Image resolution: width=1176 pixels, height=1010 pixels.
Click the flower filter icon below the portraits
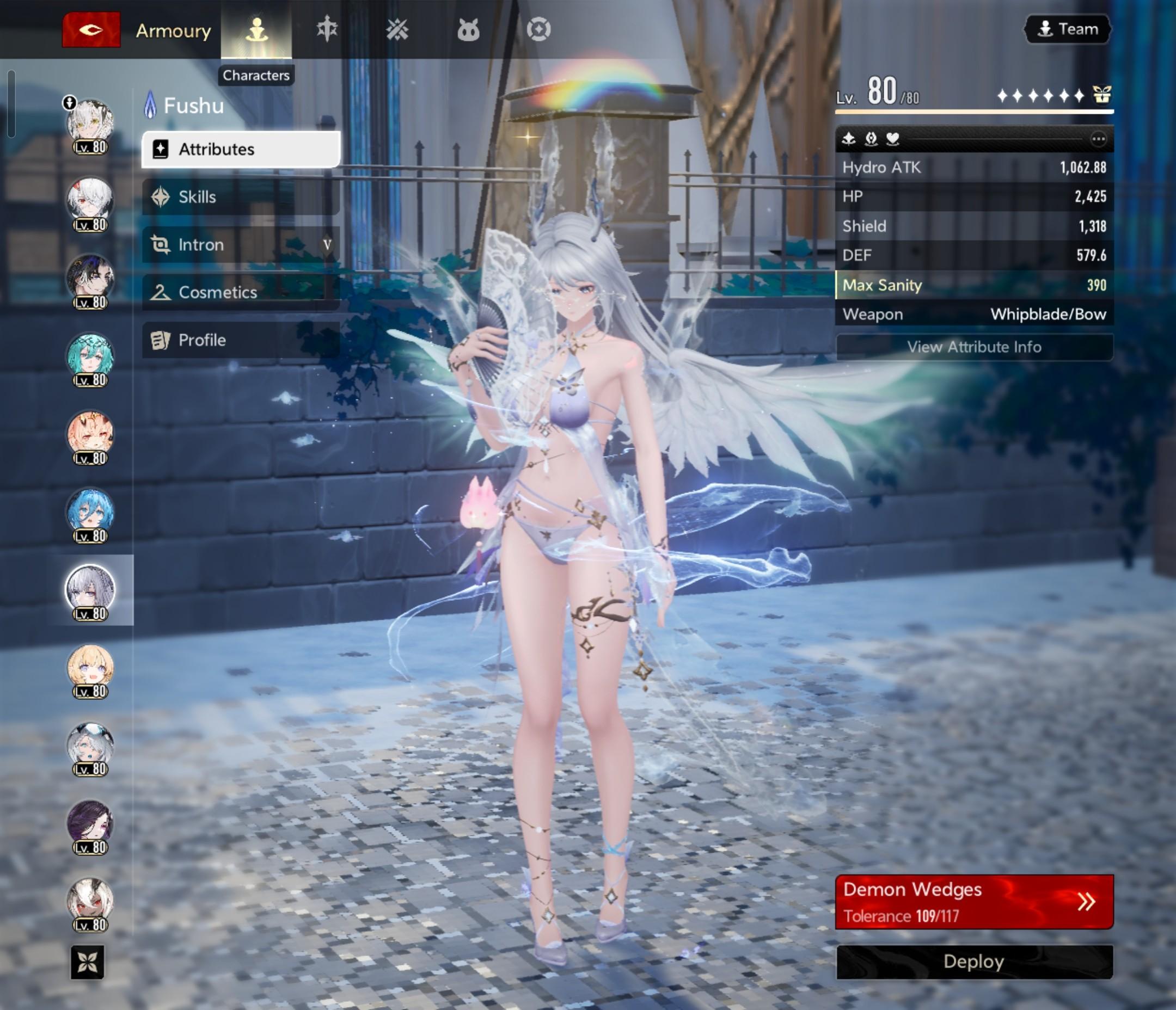88,962
